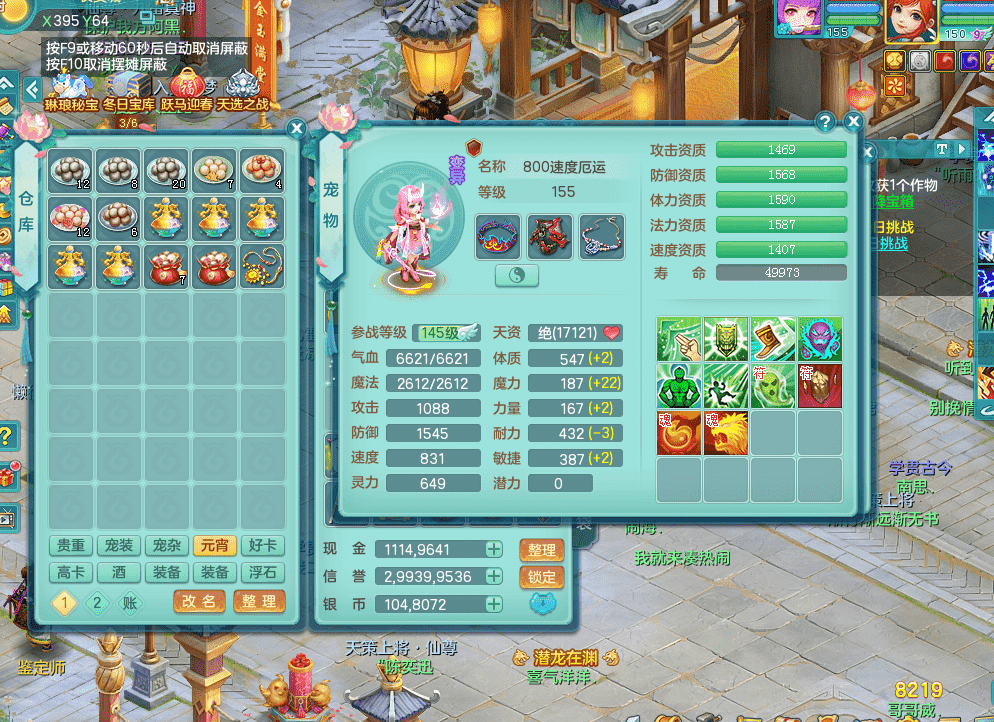Sort the warehouse with 整理 beside 改名

coord(259,601)
